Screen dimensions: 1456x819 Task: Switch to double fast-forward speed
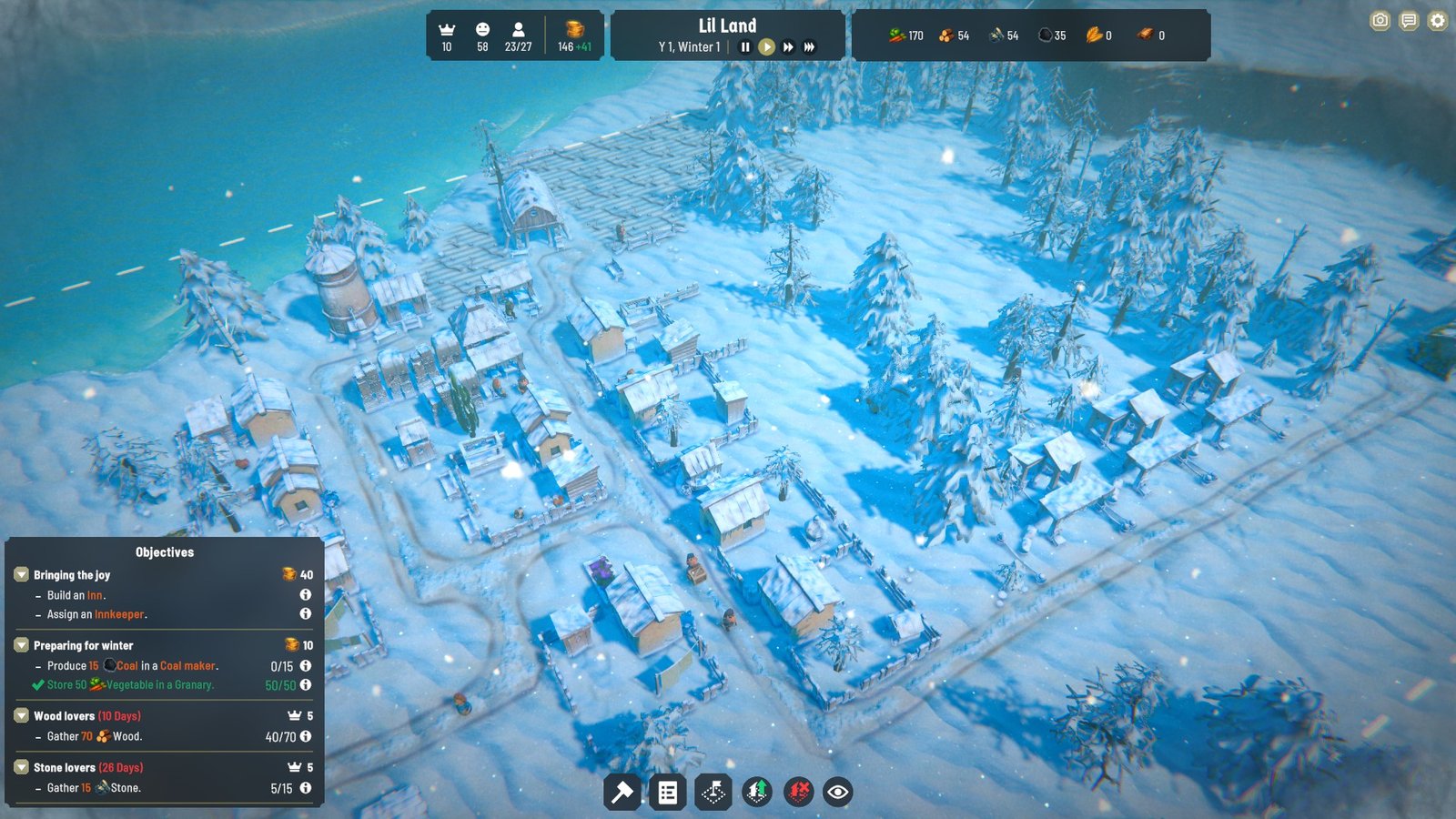pyautogui.click(x=788, y=47)
